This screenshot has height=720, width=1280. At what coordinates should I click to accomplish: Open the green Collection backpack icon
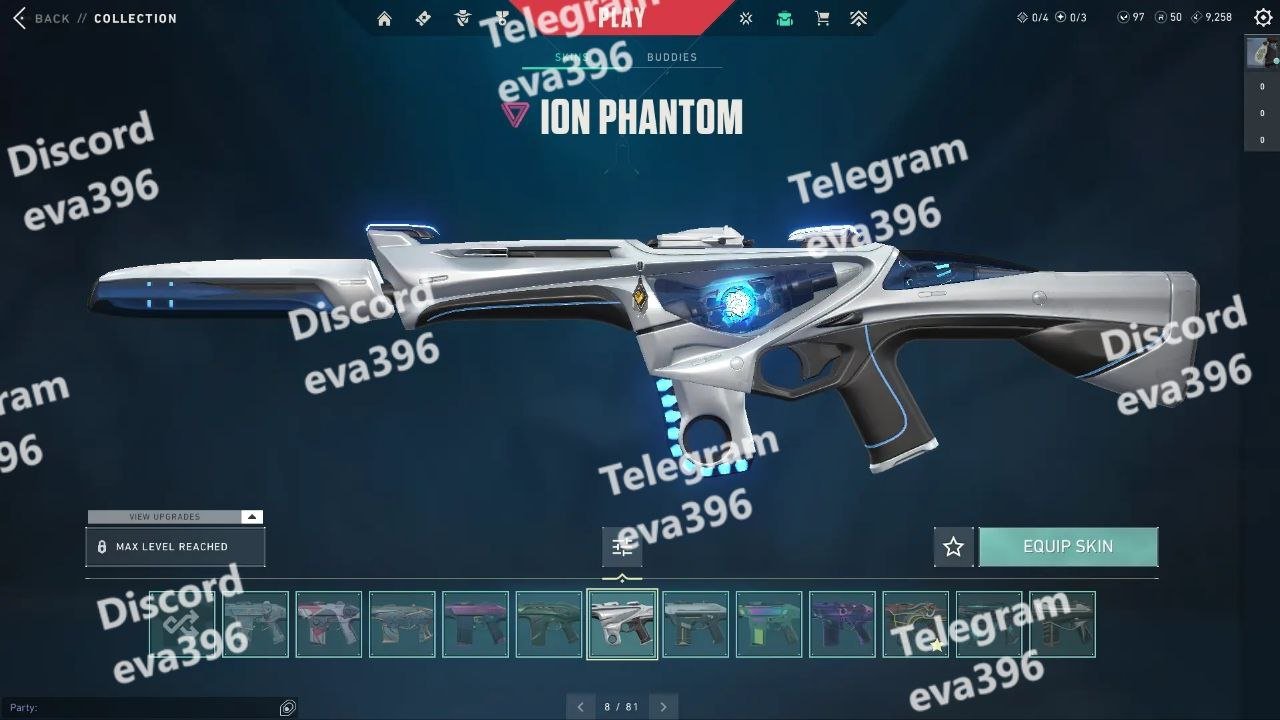point(785,18)
